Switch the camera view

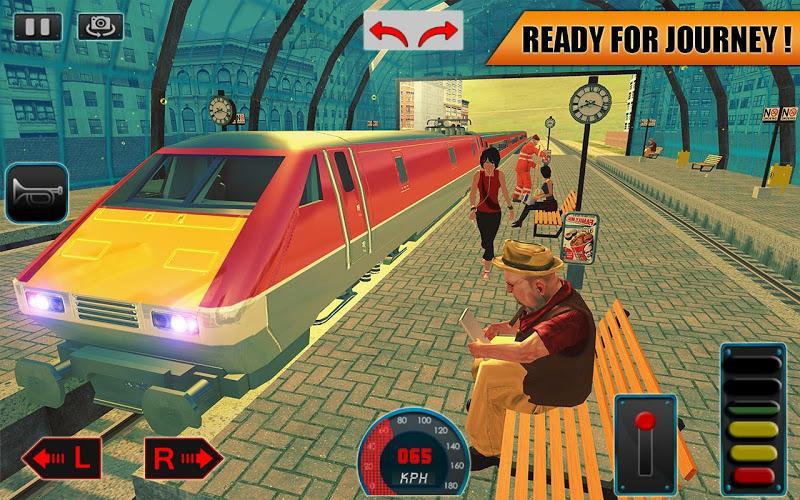tap(100, 26)
